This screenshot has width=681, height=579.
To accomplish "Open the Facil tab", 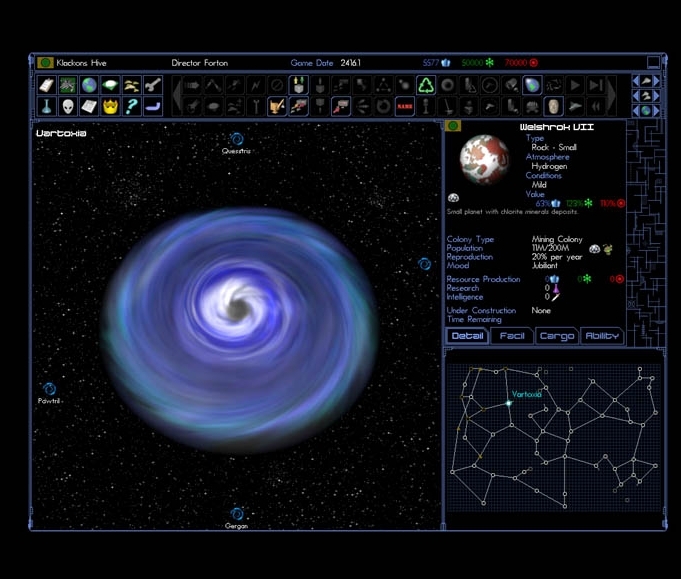I will (x=512, y=336).
